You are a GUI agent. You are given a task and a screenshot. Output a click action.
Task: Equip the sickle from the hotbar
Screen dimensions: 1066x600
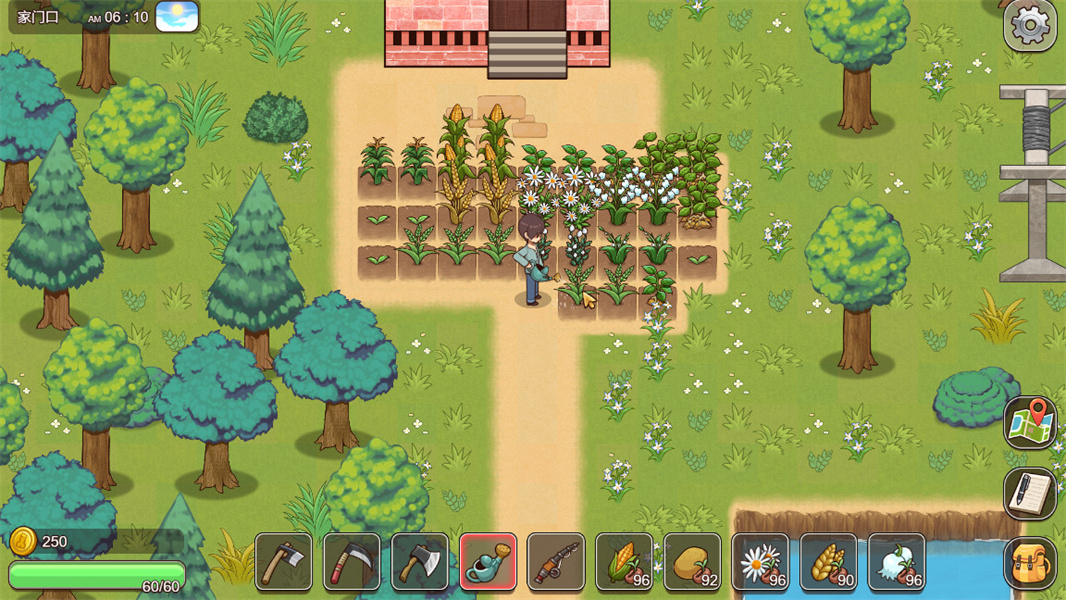pos(352,561)
